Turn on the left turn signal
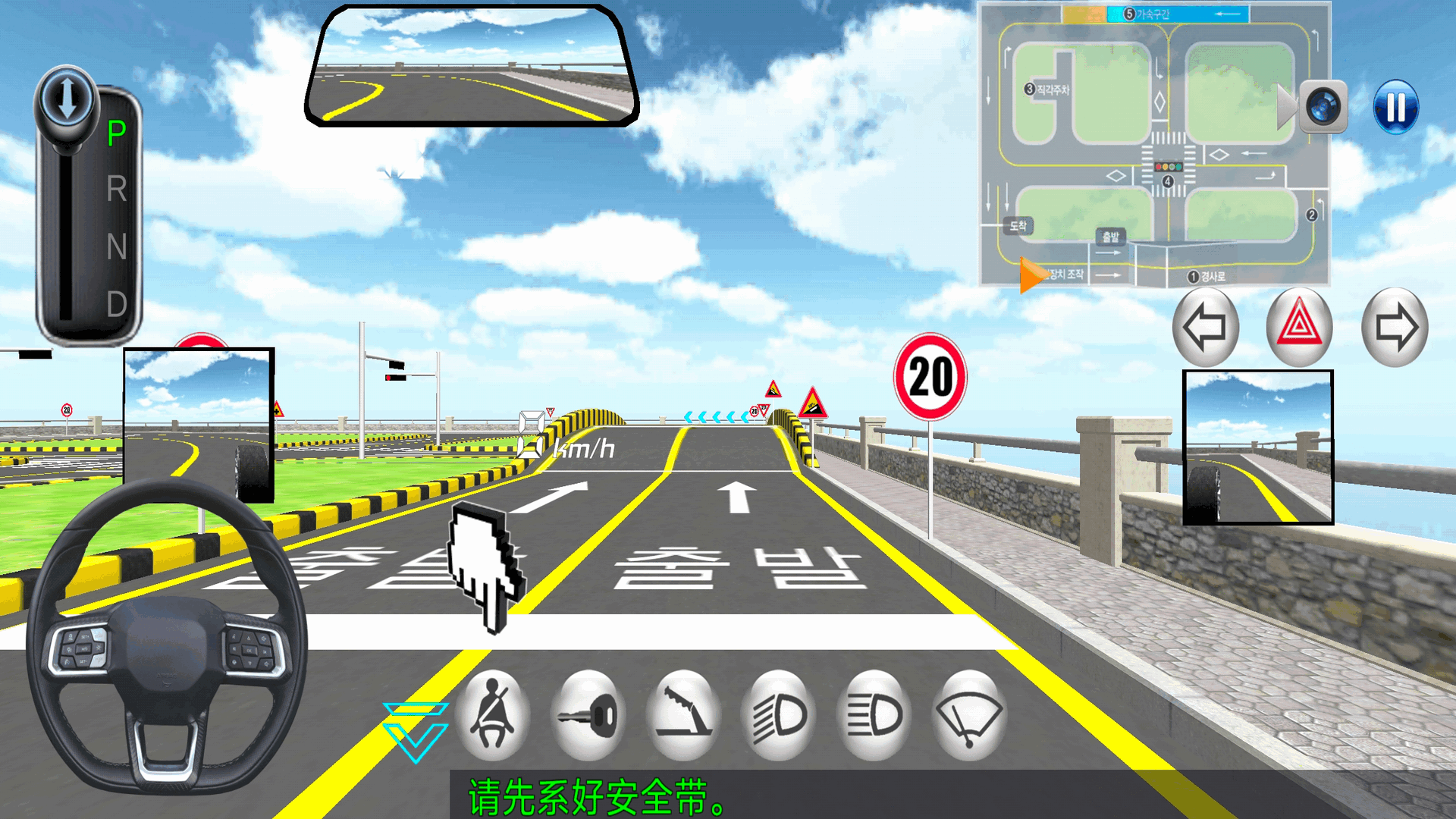Viewport: 1456px width, 819px height. click(1205, 328)
